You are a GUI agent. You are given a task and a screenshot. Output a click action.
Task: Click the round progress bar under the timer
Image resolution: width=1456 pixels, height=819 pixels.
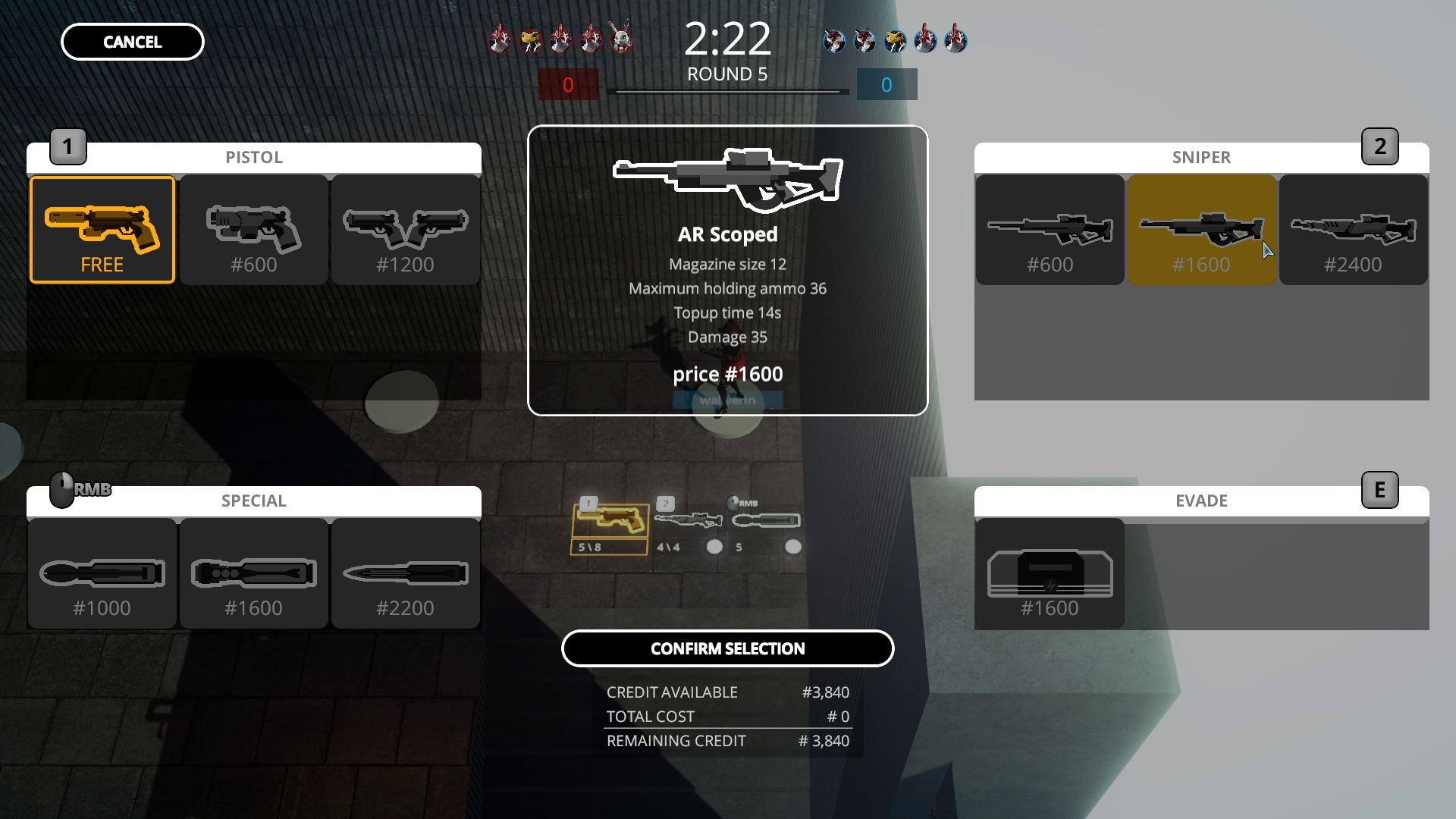[x=728, y=93]
